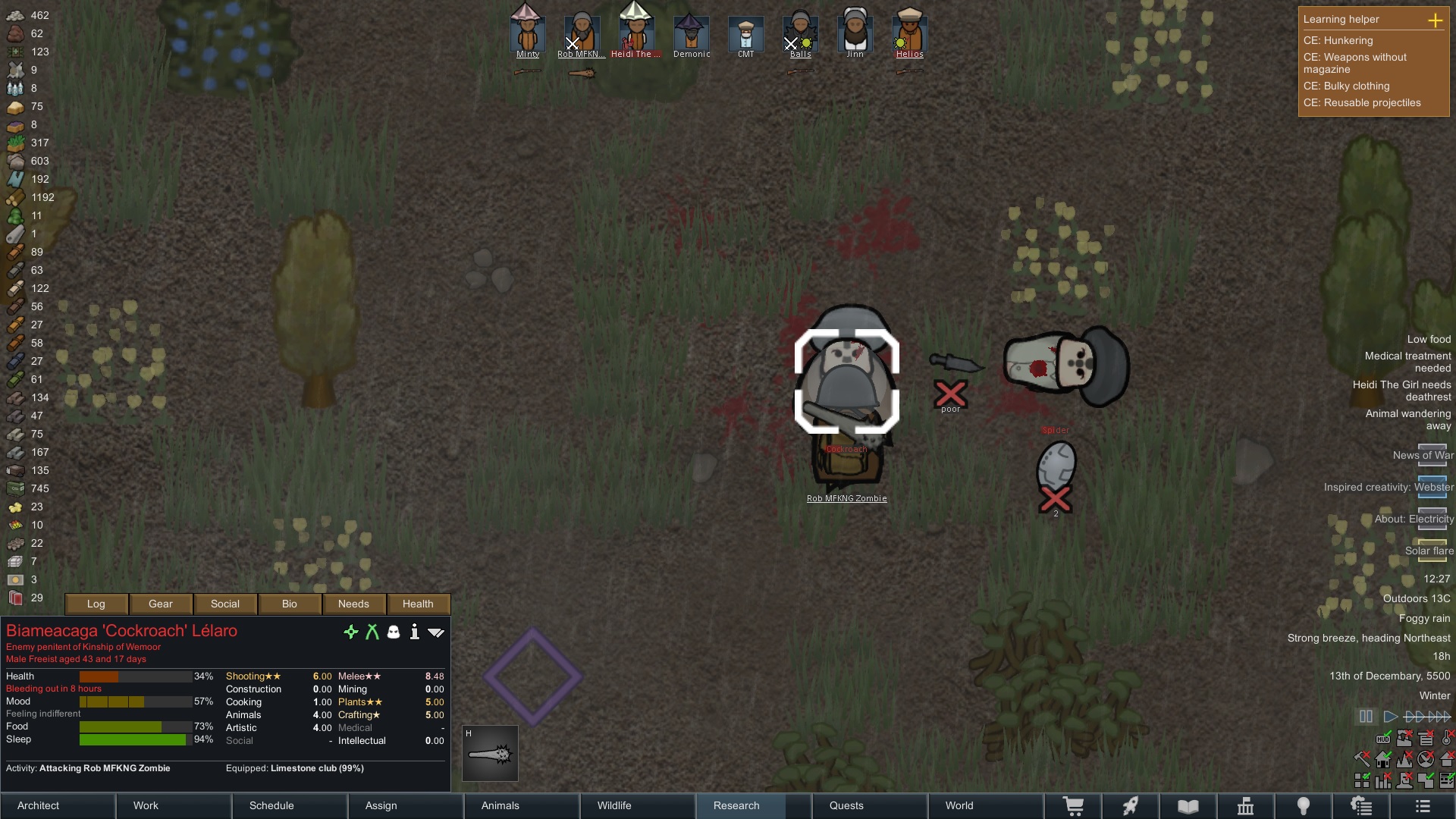Click the lightbulb icon near the bottom-right toolbar
The width and height of the screenshot is (1456, 819).
1304,806
